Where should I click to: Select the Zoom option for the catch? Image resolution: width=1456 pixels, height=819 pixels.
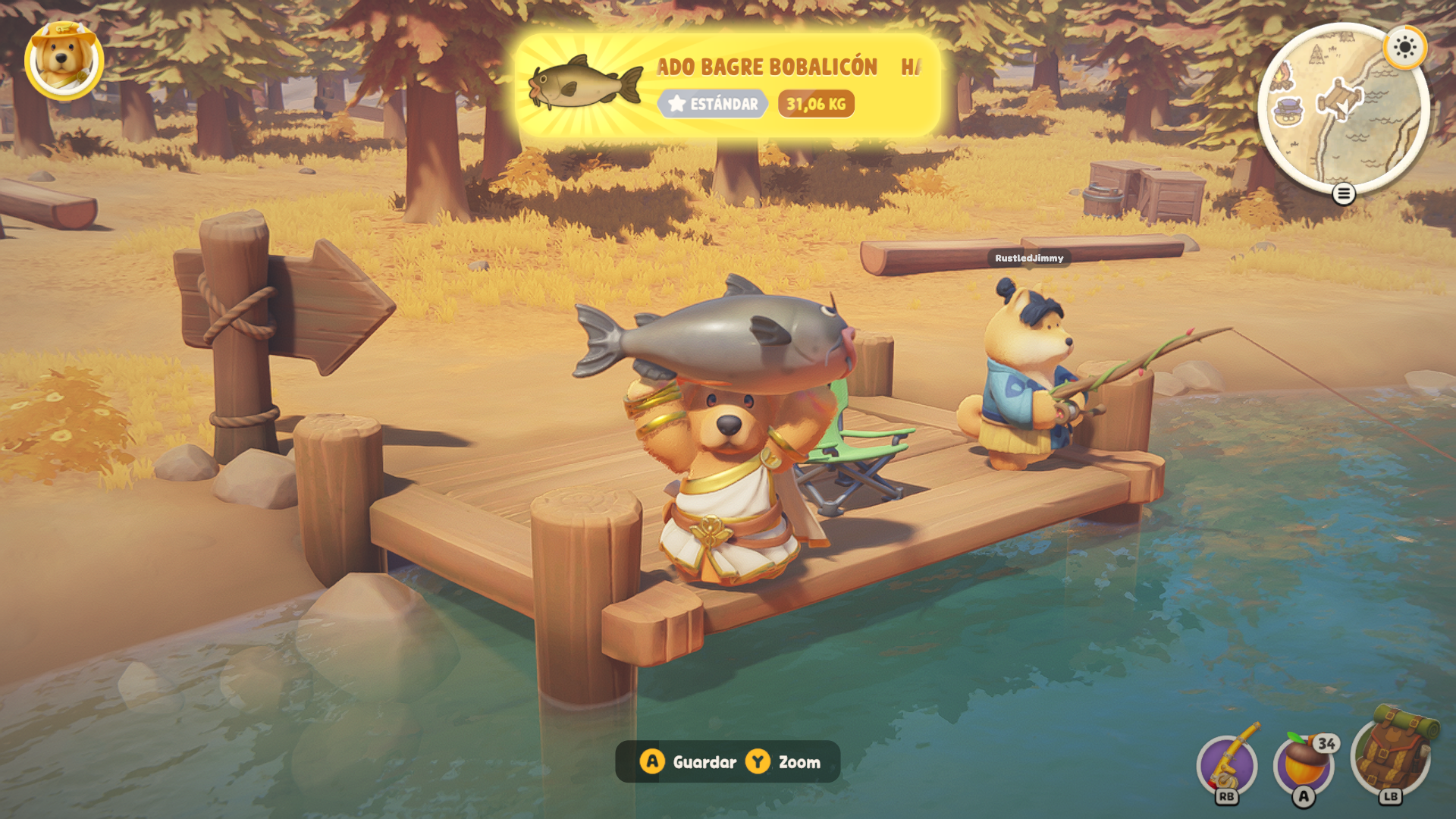(784, 762)
